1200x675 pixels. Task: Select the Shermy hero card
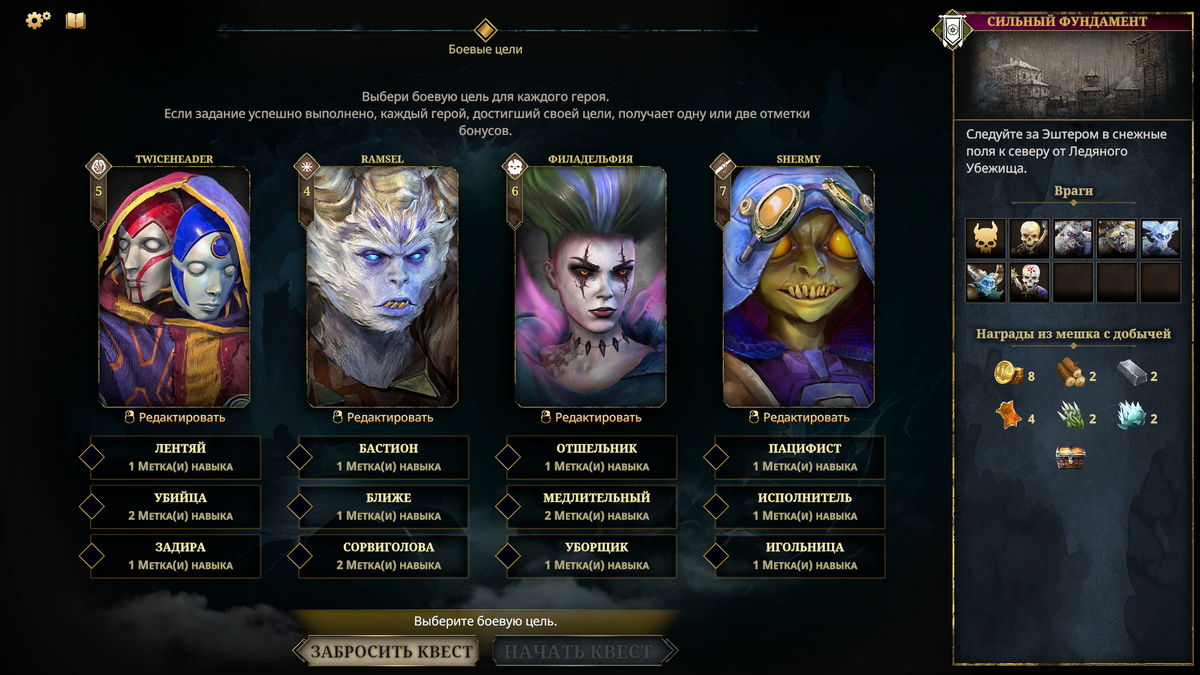[798, 286]
